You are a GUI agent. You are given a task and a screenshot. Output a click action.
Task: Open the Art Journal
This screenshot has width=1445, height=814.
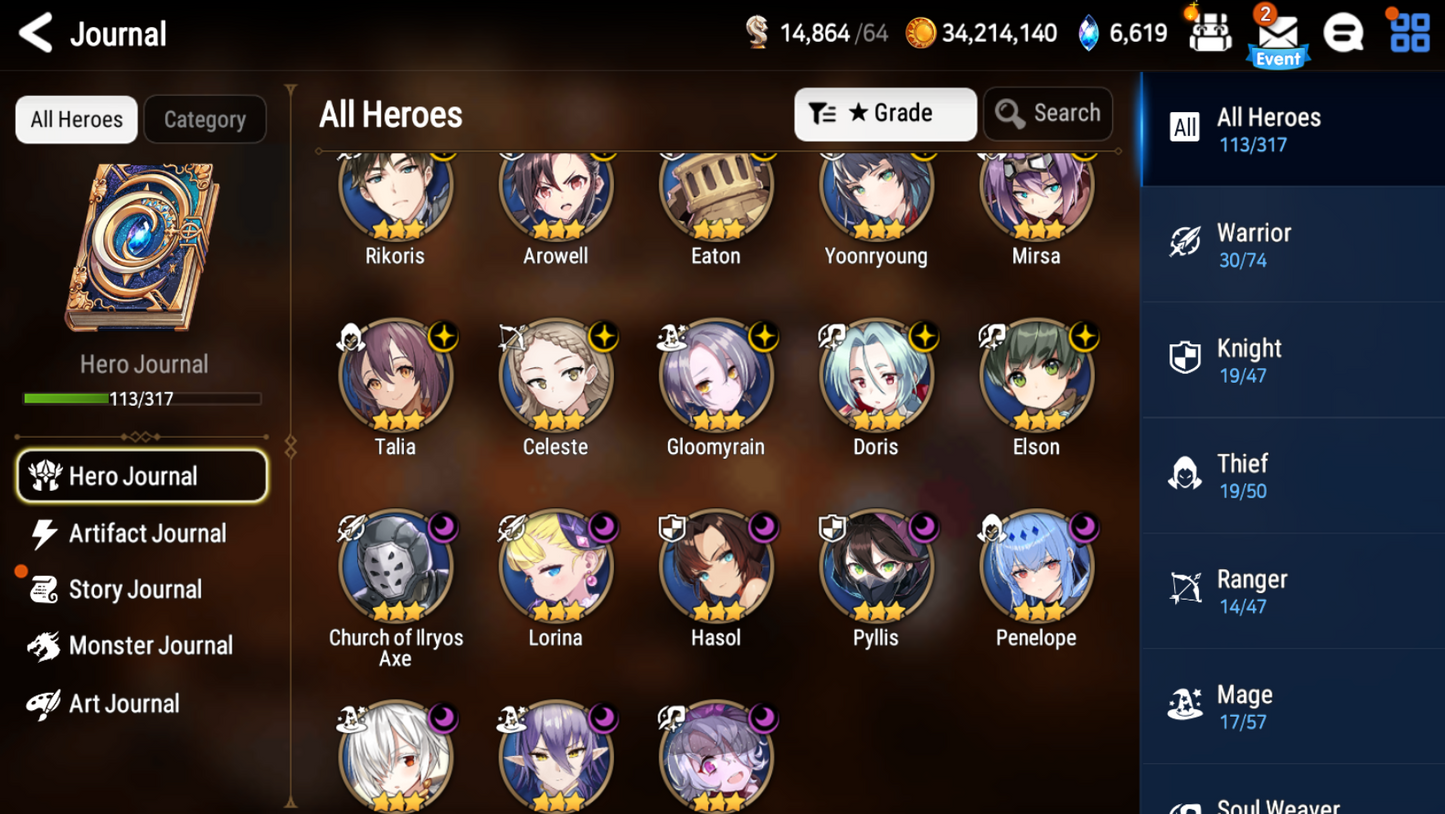(124, 703)
